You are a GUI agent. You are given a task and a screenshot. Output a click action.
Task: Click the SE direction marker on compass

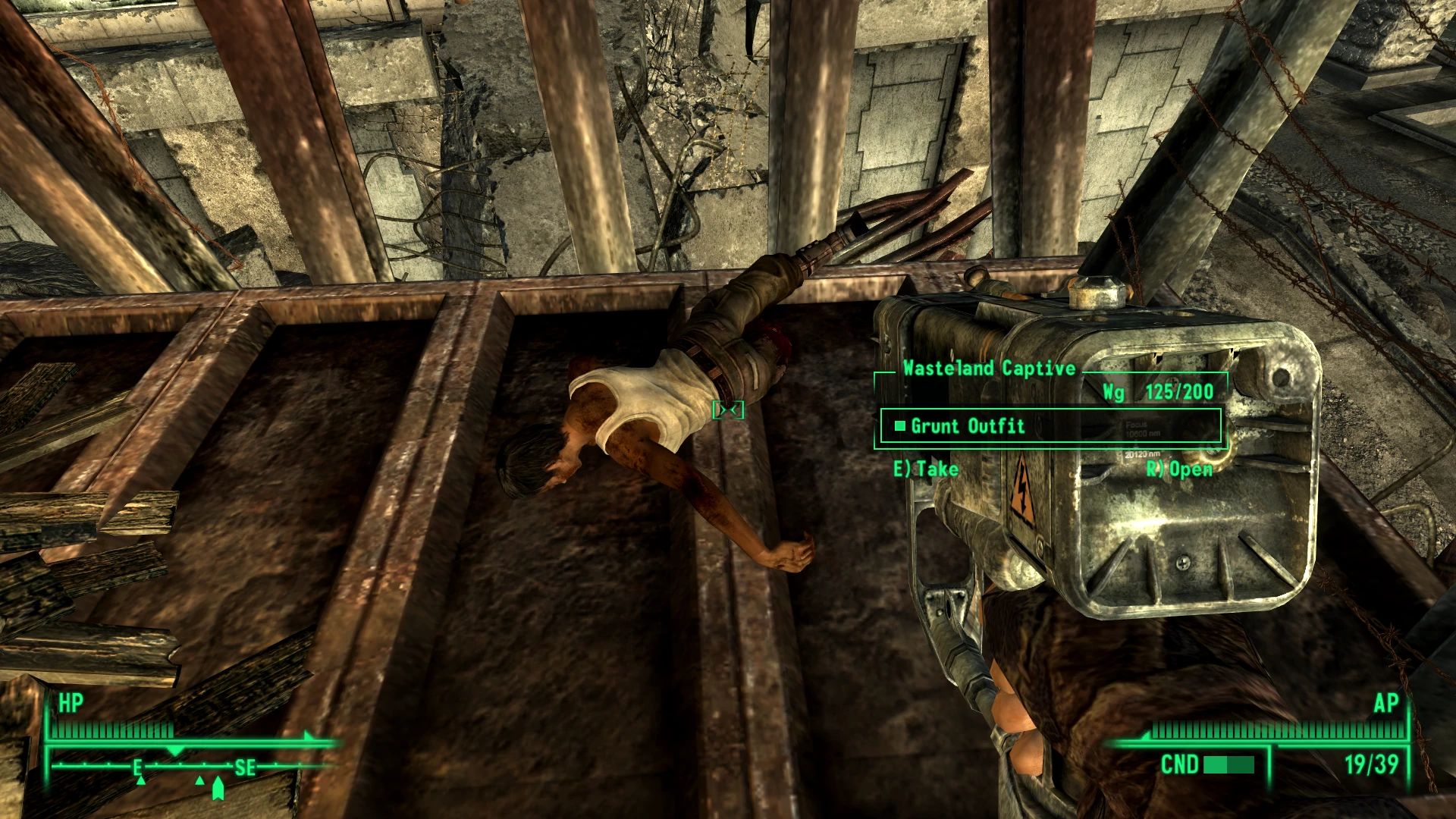(x=244, y=768)
